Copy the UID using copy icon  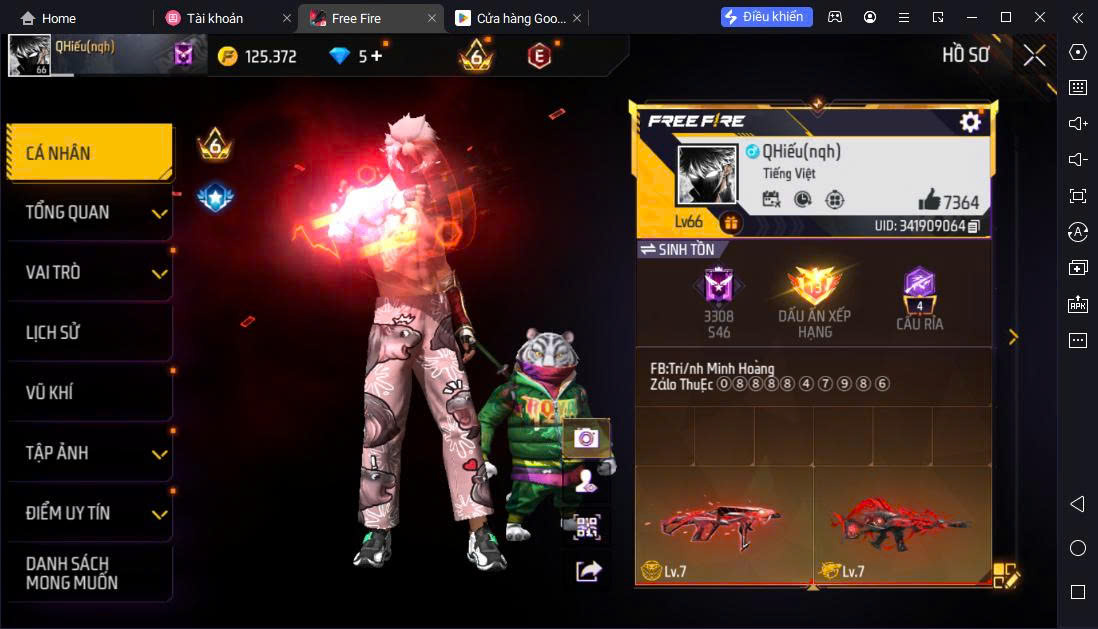click(974, 226)
